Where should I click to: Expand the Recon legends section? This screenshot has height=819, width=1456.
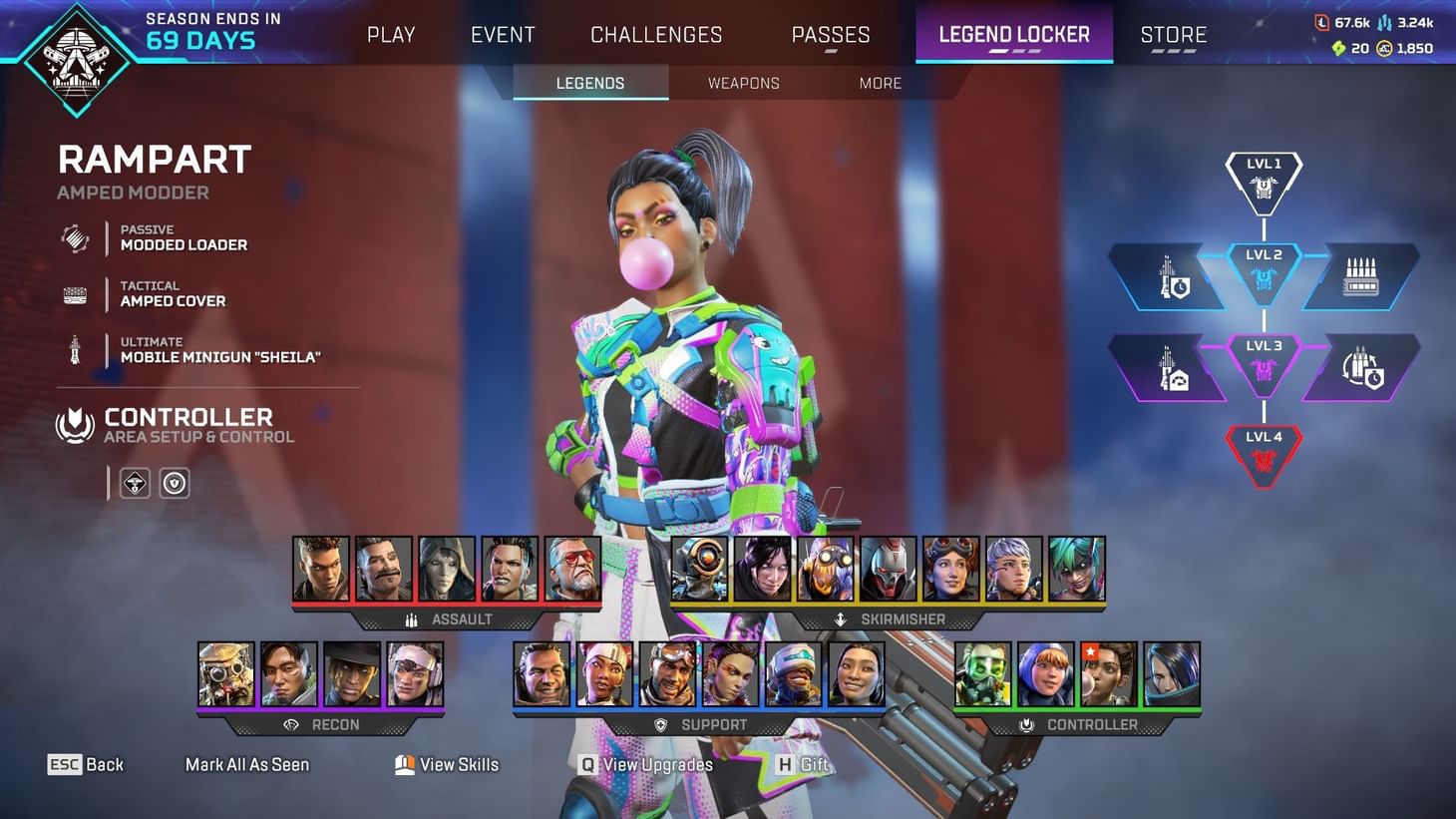(336, 724)
